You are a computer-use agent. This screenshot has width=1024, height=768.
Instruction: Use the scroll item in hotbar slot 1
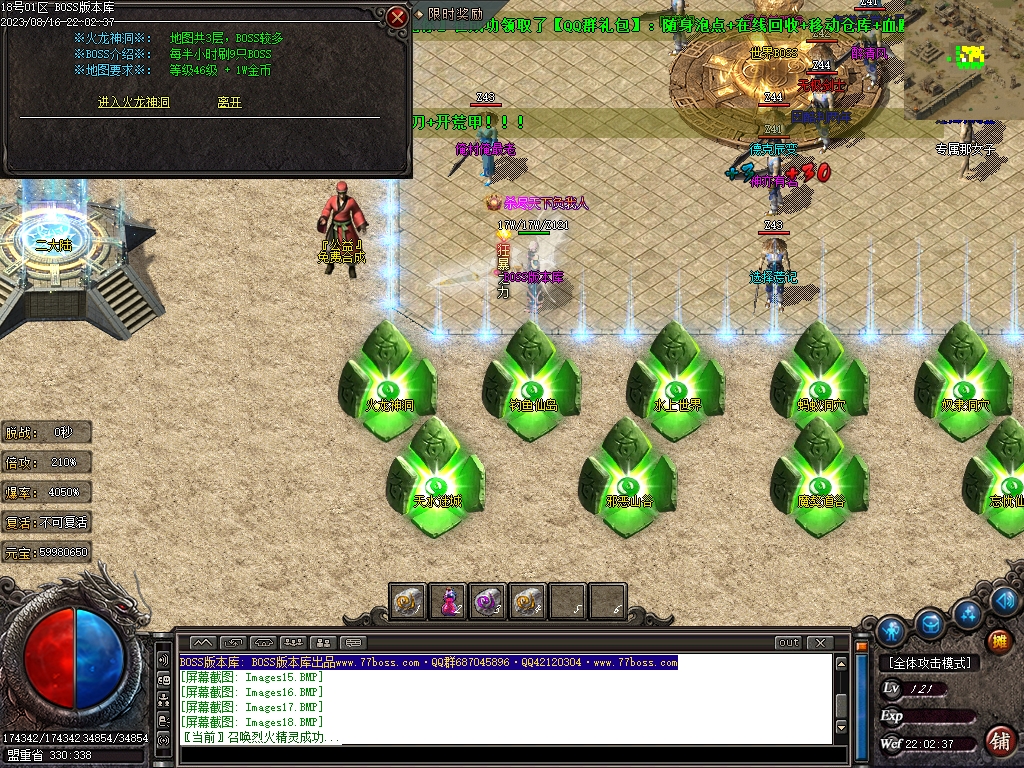[407, 601]
